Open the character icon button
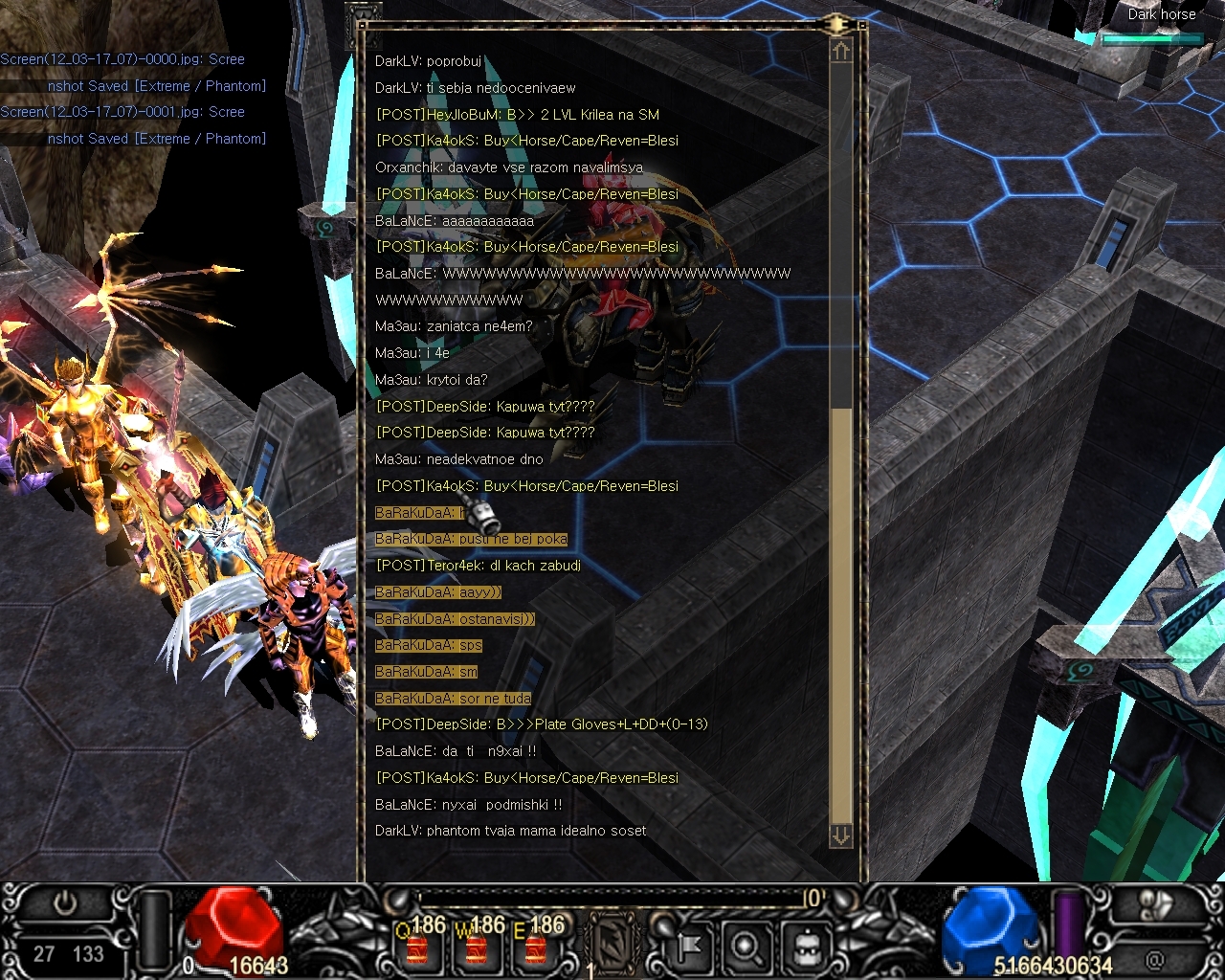This screenshot has width=1225, height=980. 1156,905
